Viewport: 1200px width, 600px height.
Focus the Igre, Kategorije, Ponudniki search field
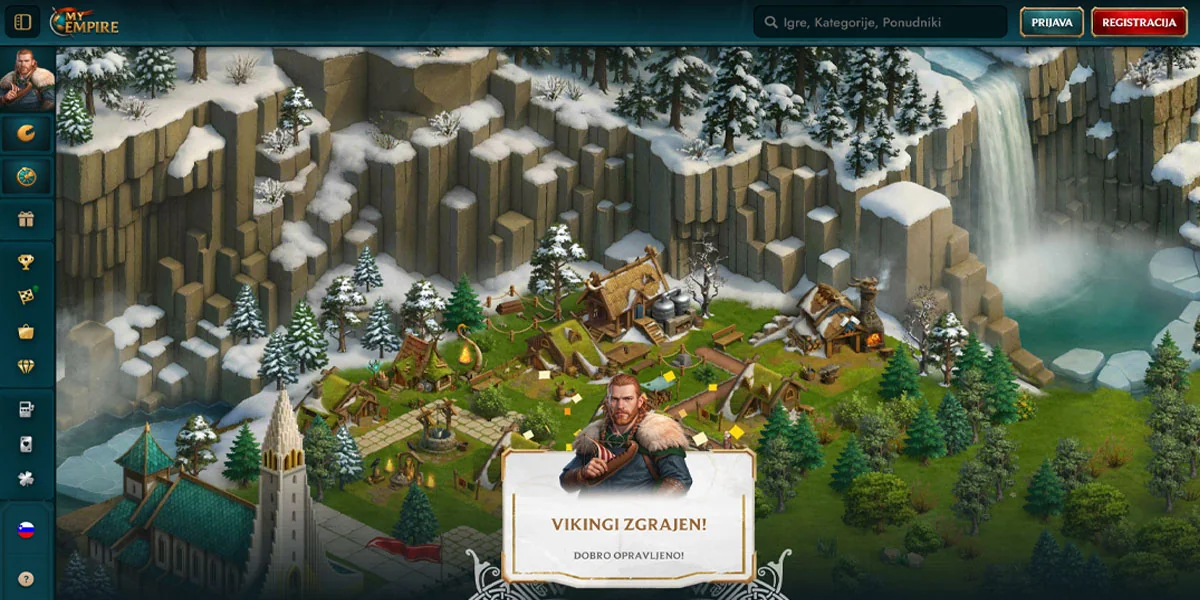pos(880,22)
